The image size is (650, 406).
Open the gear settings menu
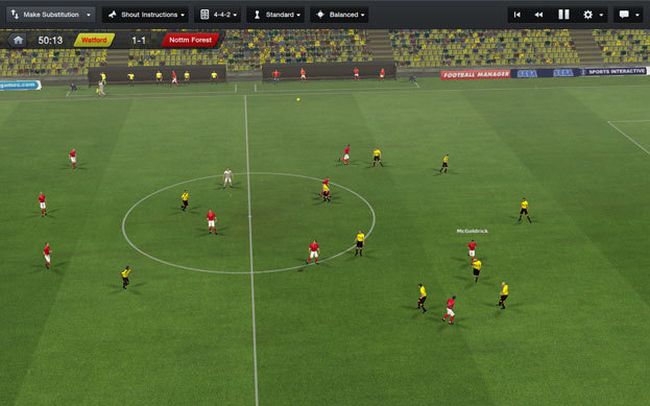point(592,15)
